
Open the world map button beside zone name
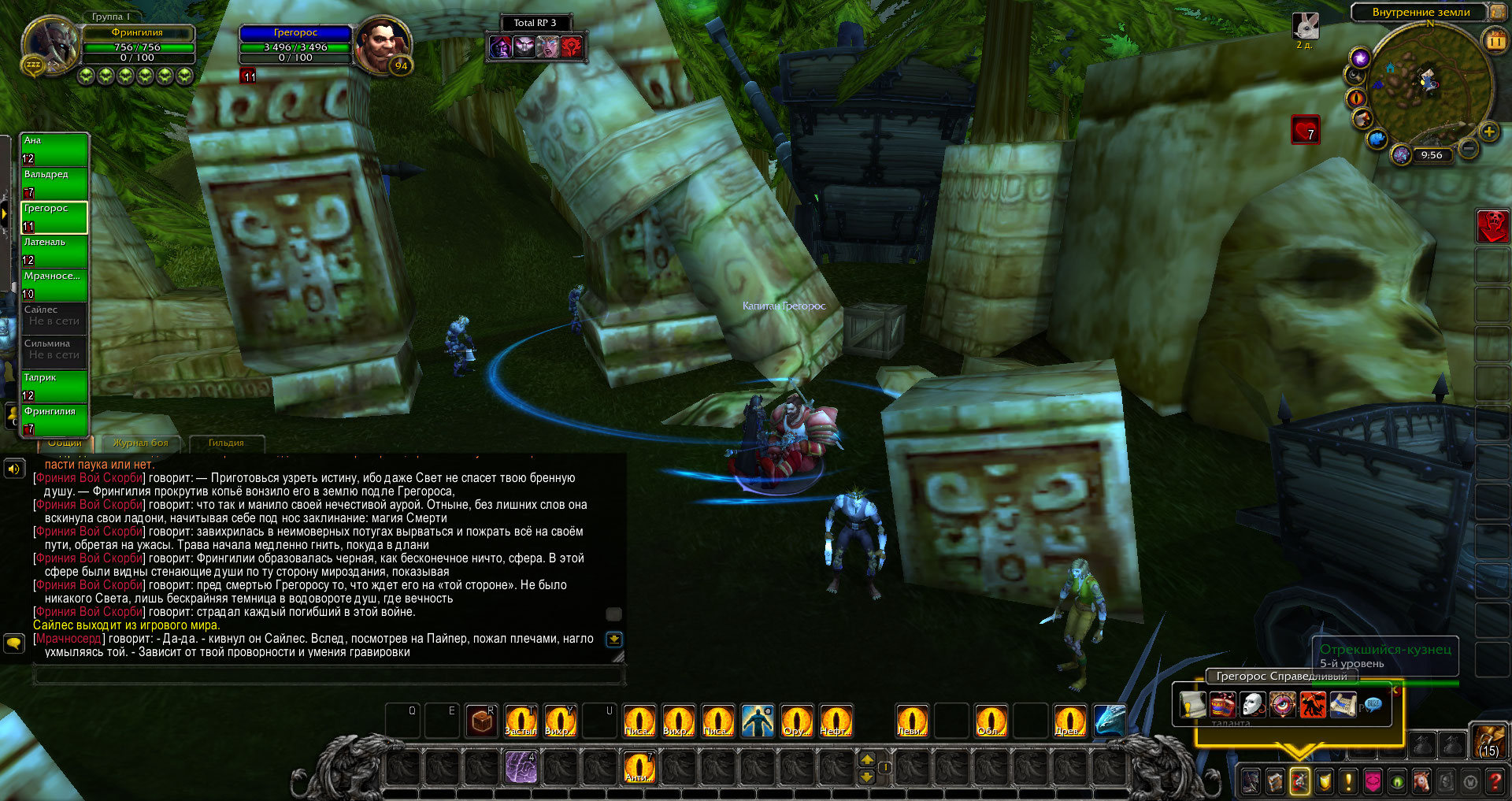pos(1496,12)
